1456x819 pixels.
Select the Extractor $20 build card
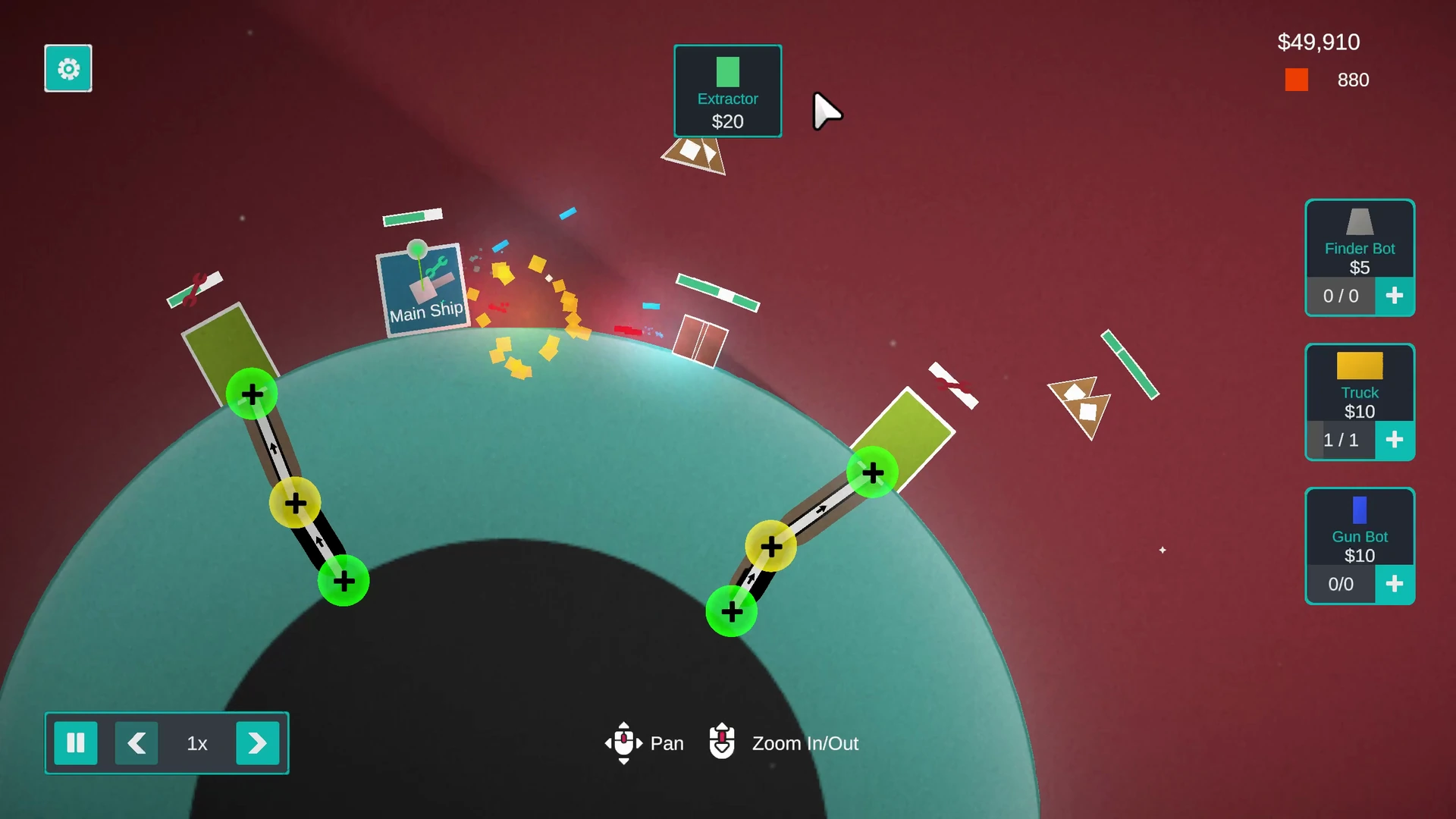[x=727, y=91]
